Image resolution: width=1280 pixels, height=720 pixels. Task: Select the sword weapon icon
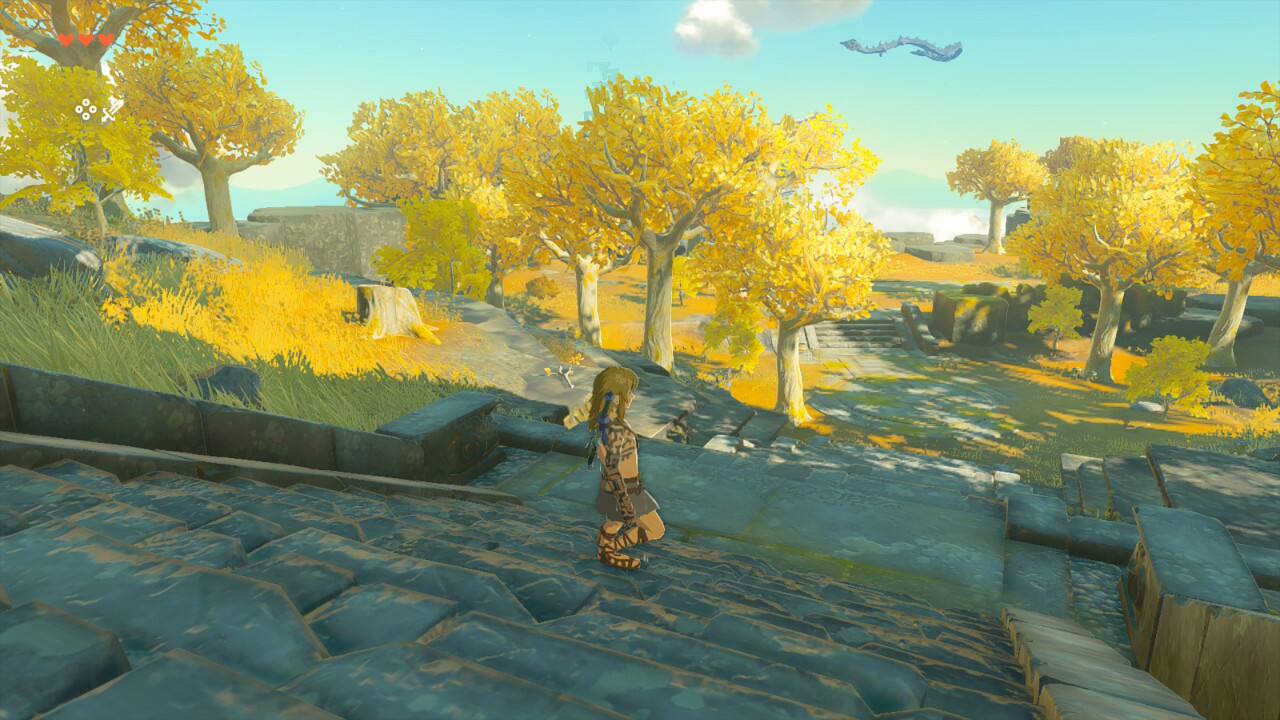(x=111, y=109)
